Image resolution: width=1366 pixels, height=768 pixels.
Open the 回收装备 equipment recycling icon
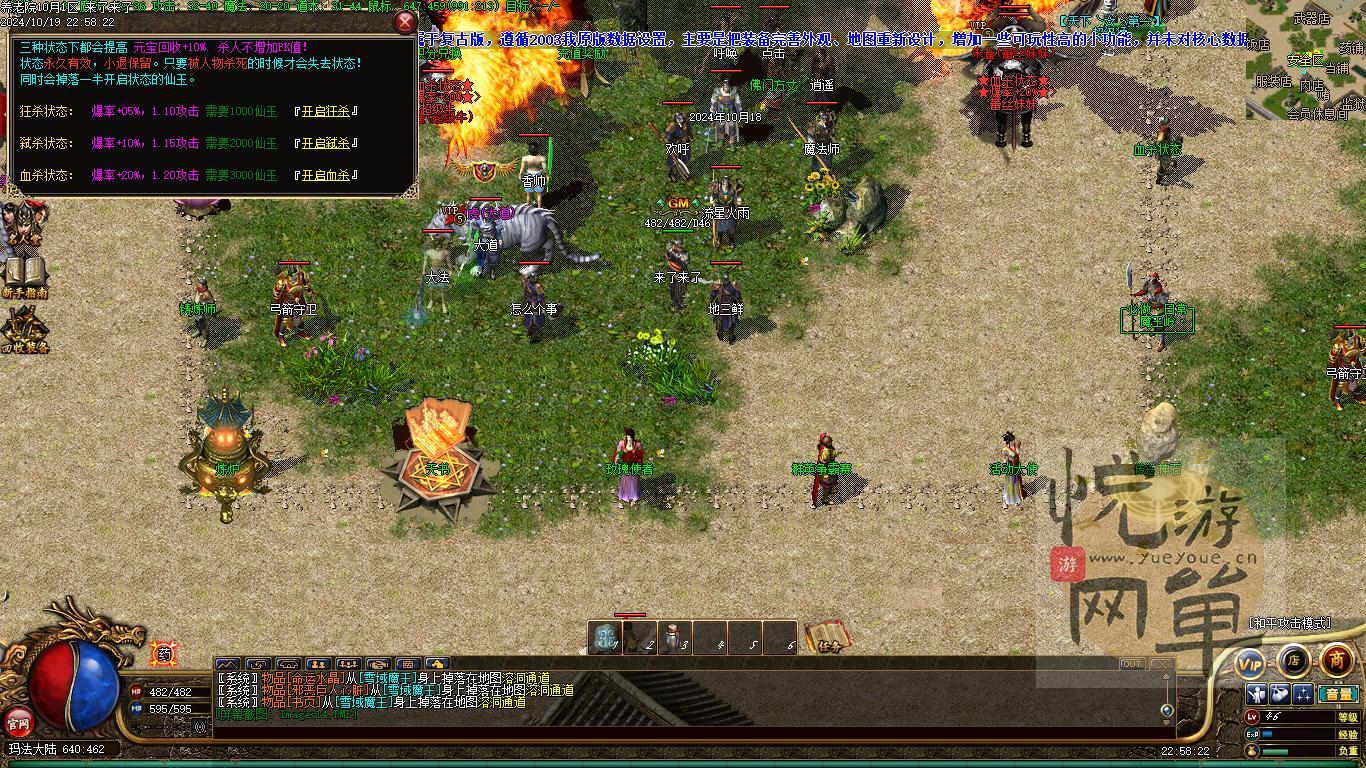tap(24, 330)
